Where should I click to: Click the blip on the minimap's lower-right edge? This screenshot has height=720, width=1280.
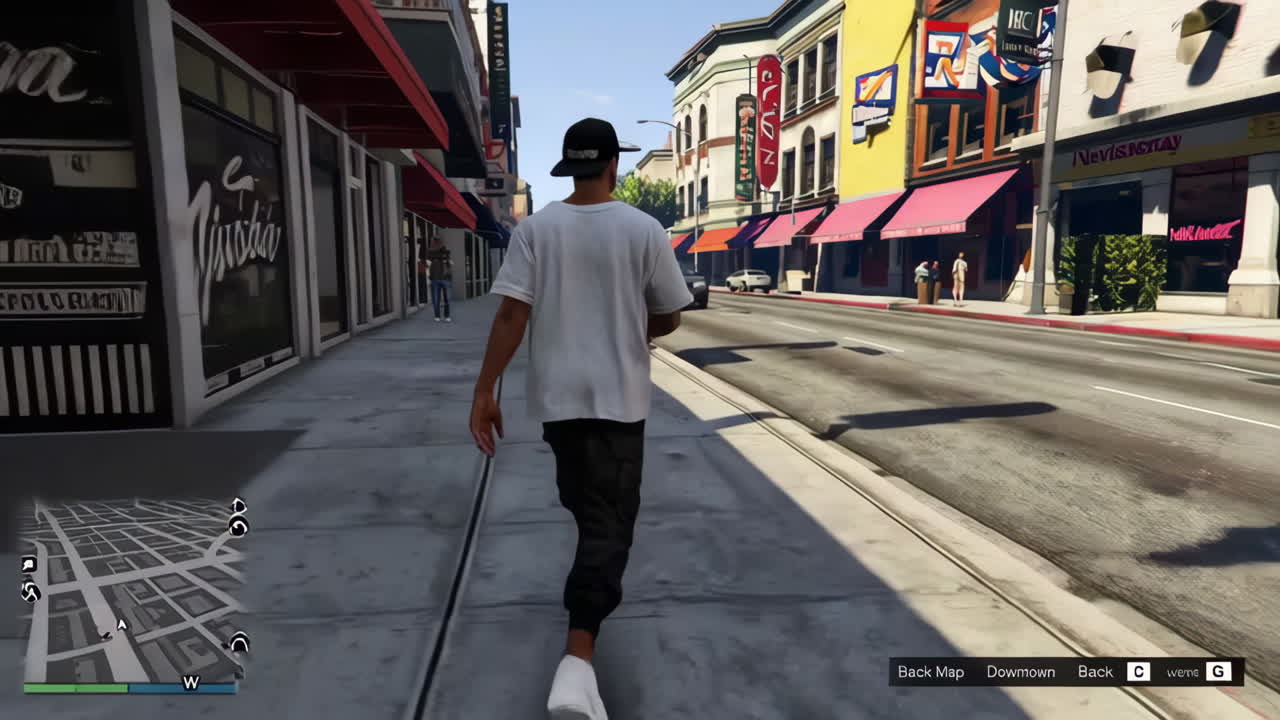click(238, 642)
